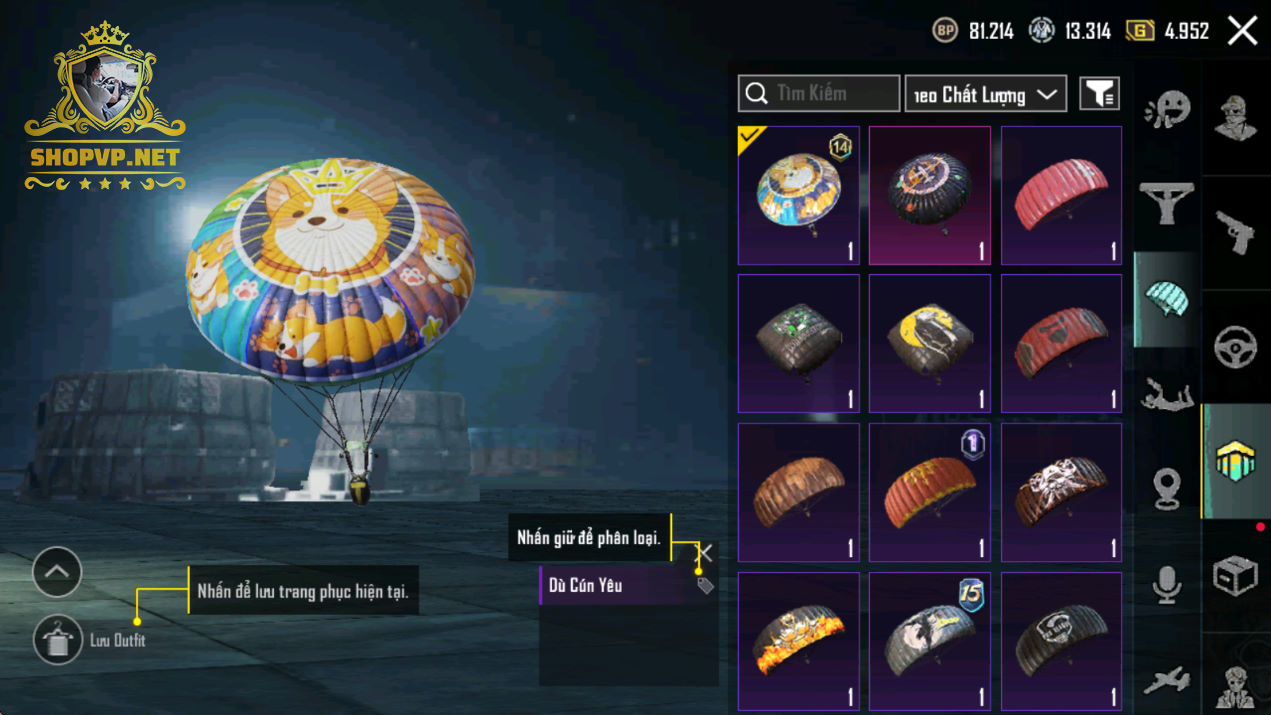Click the up-arrow expand button
Image resolution: width=1271 pixels, height=715 pixels.
tap(57, 572)
